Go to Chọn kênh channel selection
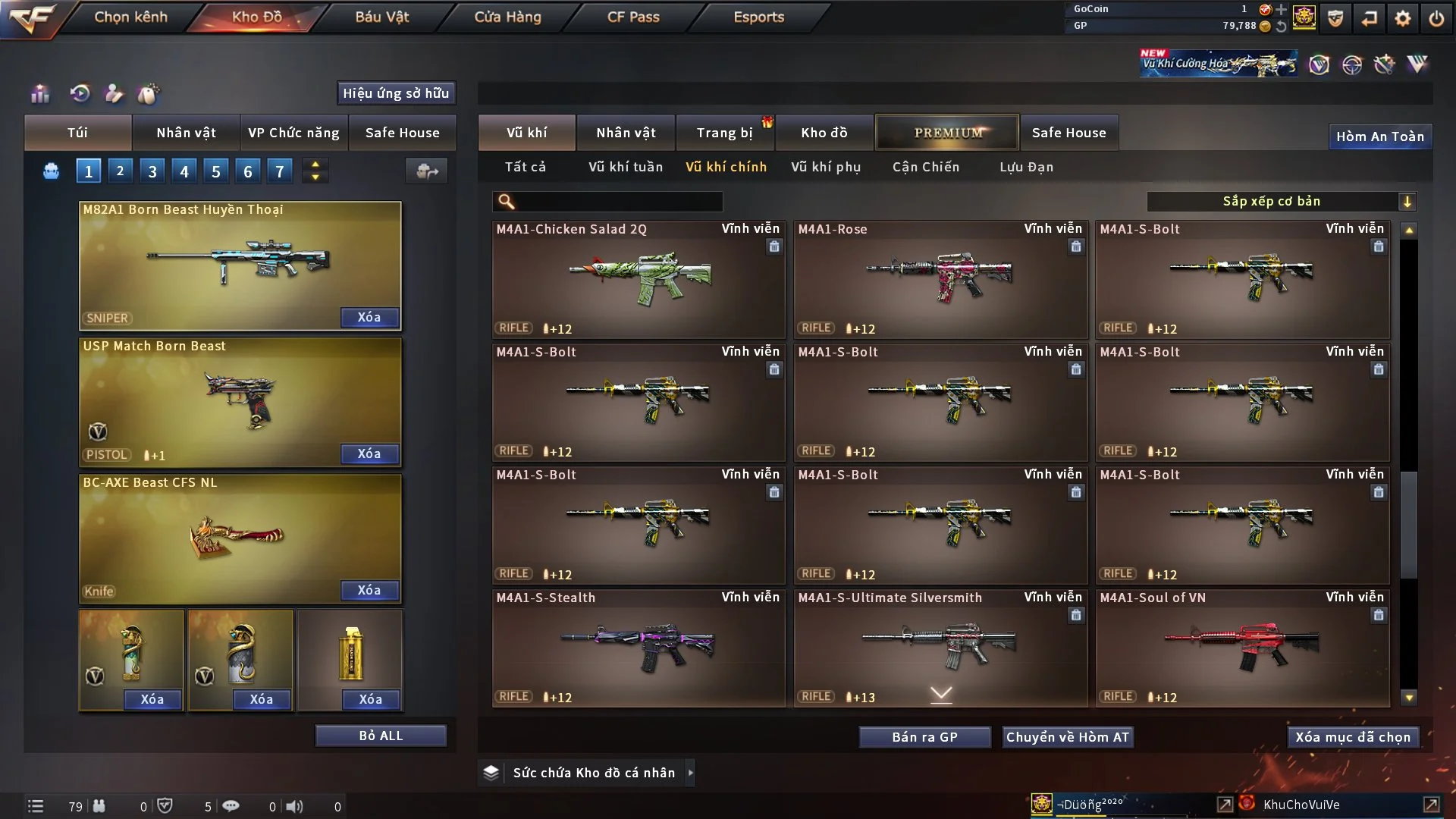 (x=130, y=17)
